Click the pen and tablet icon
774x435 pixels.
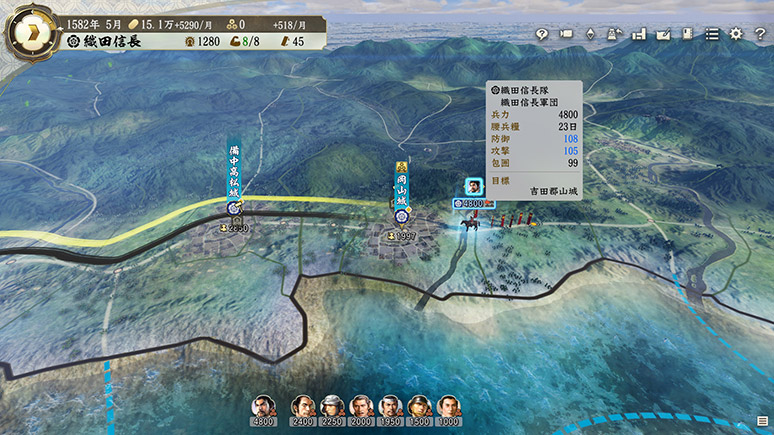(663, 34)
